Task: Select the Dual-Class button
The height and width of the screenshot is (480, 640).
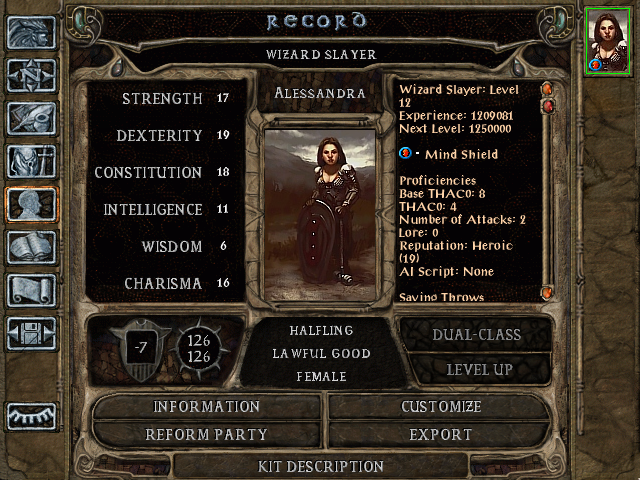Action: pos(476,335)
